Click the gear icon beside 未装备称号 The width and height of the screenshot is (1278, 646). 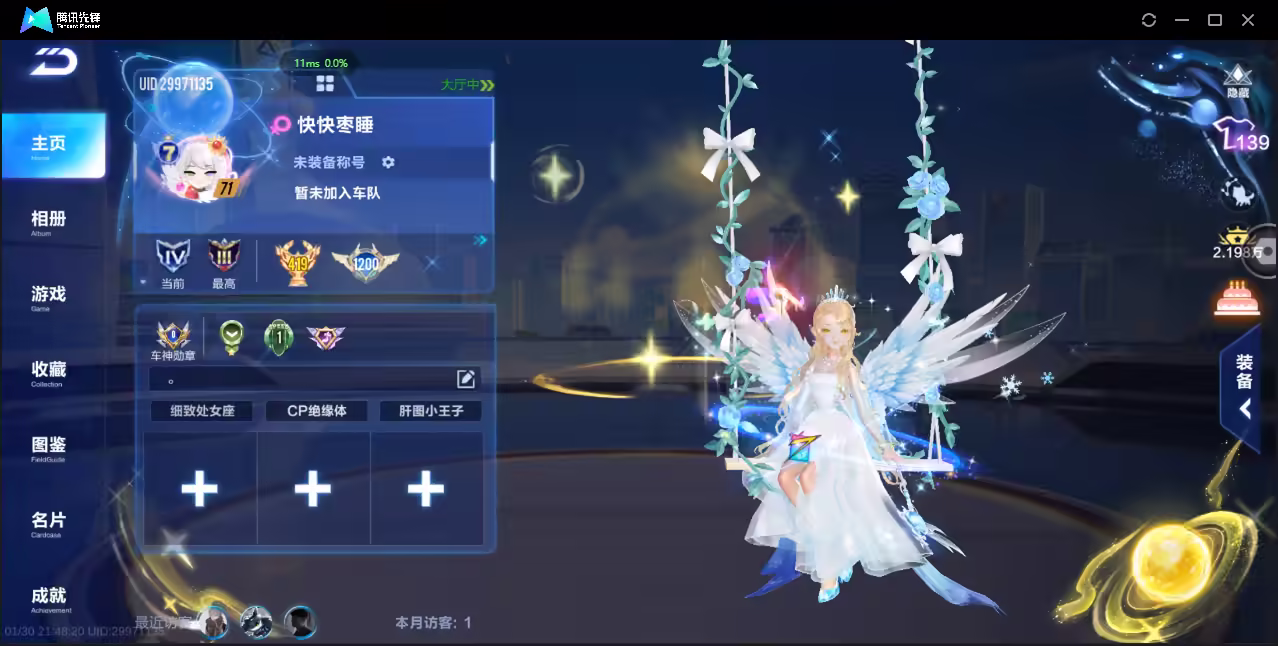(388, 162)
